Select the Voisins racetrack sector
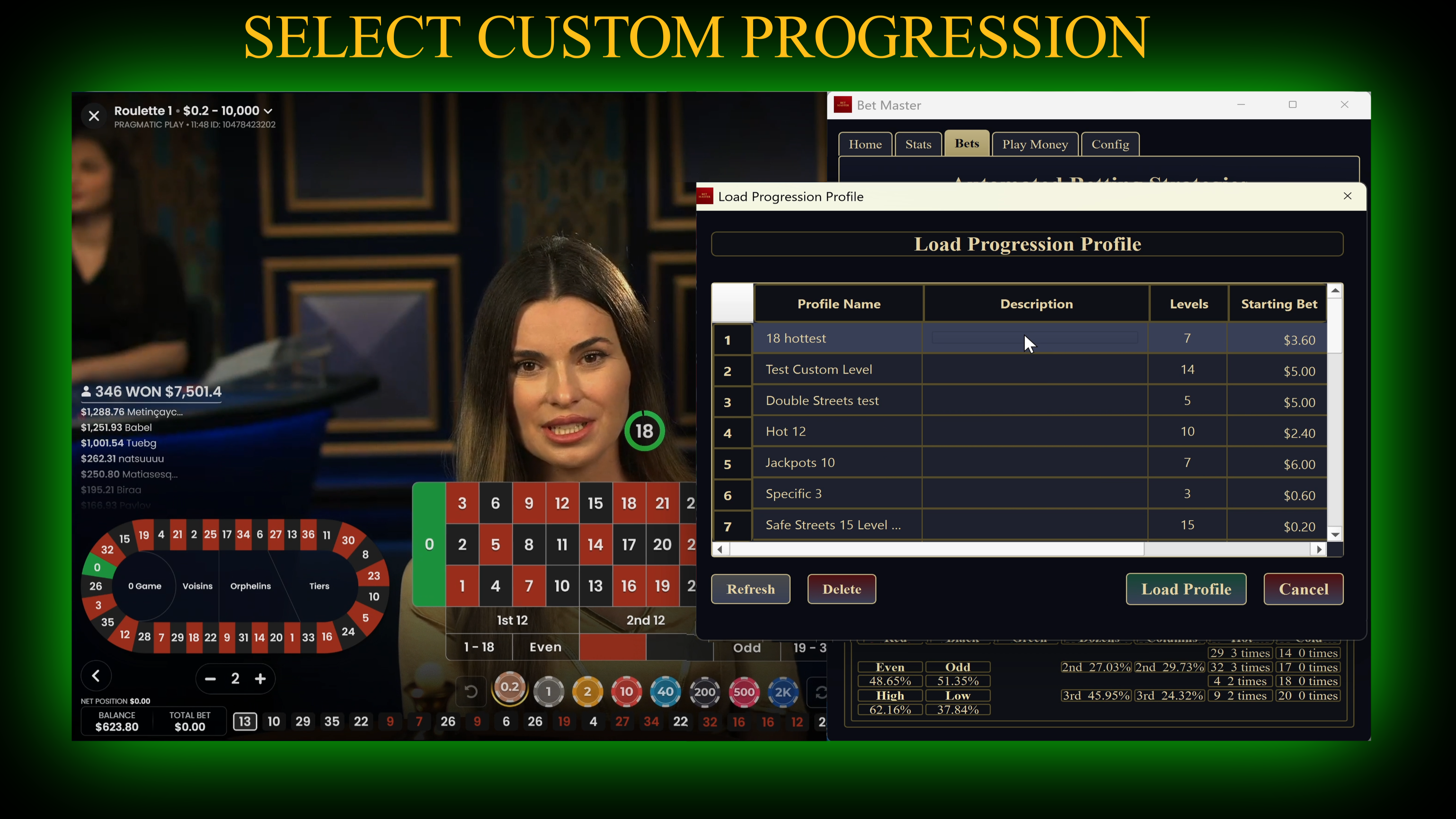Viewport: 1456px width, 819px height. coord(197,586)
